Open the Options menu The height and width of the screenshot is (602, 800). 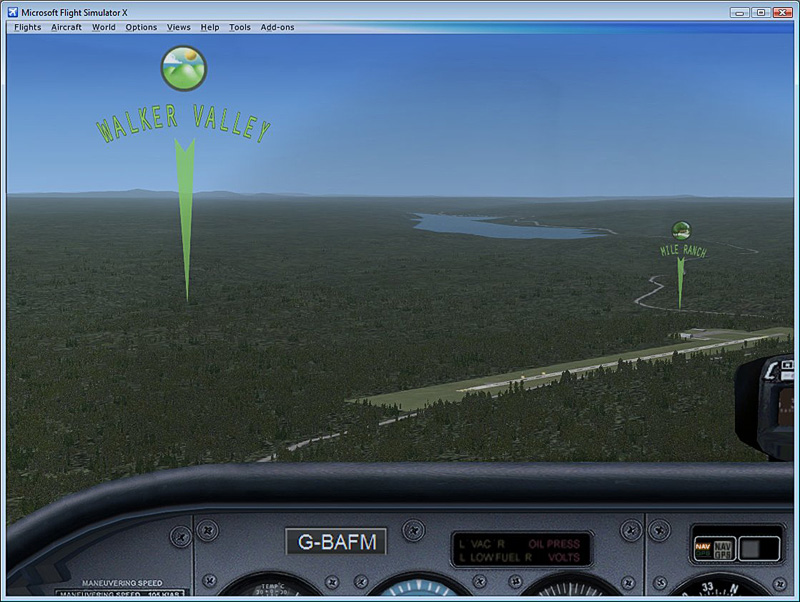tap(141, 27)
